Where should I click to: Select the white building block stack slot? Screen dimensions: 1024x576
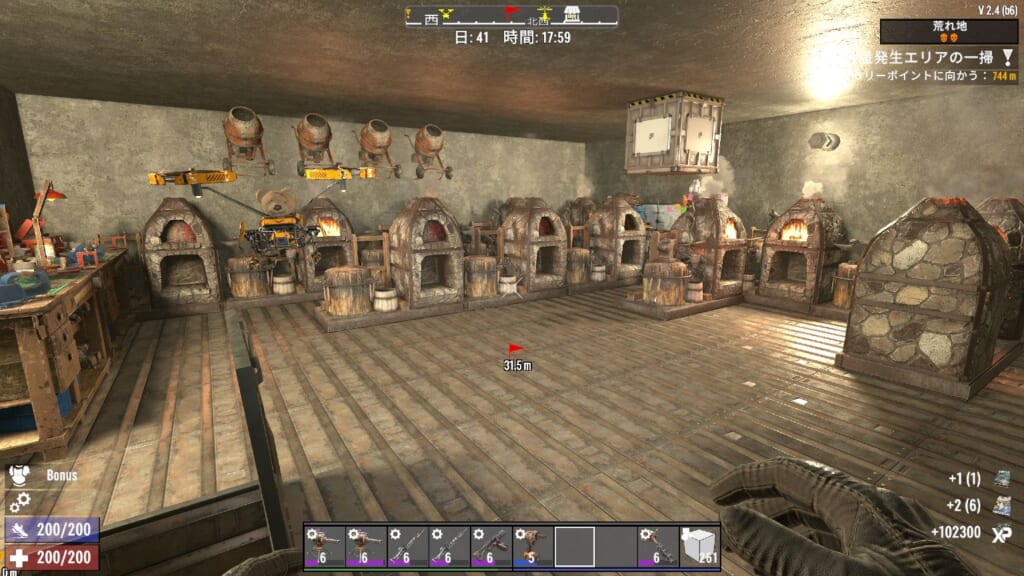699,546
